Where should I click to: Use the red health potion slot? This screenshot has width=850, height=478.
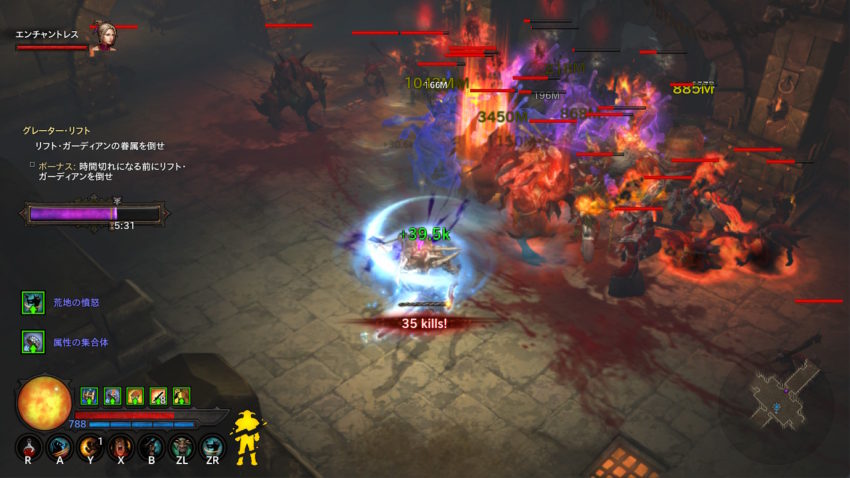tap(30, 447)
